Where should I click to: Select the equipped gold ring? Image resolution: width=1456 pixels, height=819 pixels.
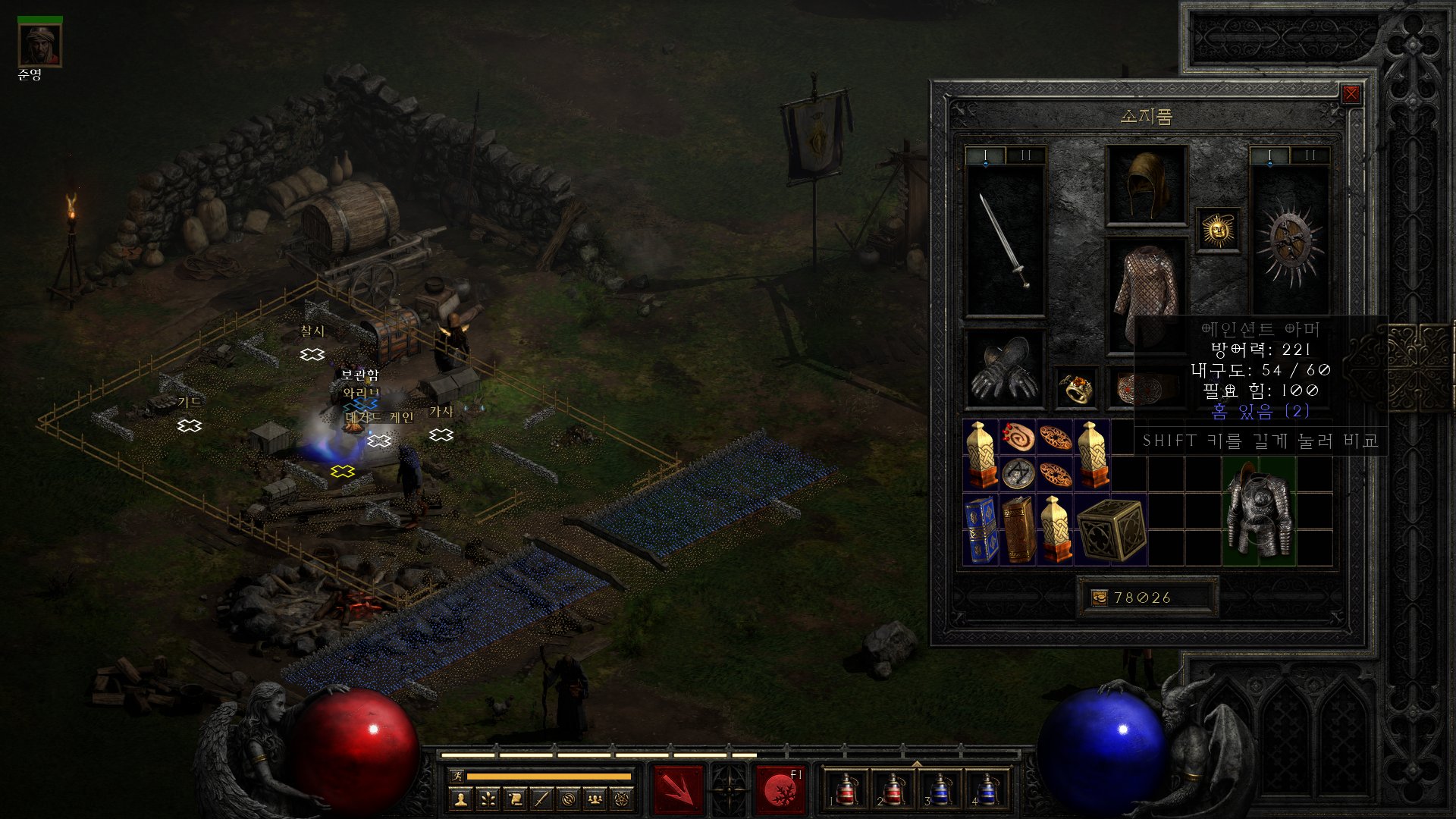click(1076, 388)
